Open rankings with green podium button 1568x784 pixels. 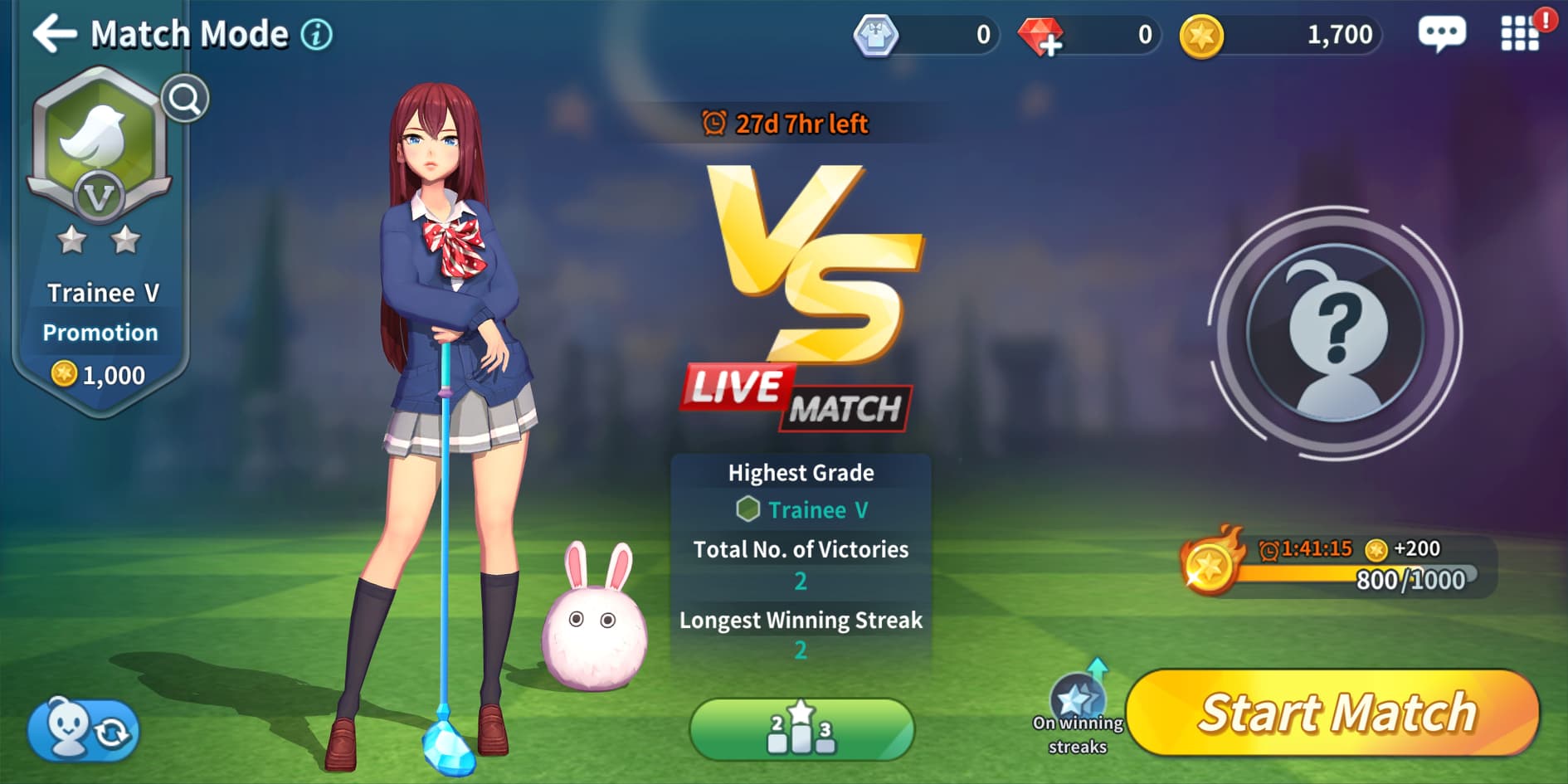pos(801,728)
